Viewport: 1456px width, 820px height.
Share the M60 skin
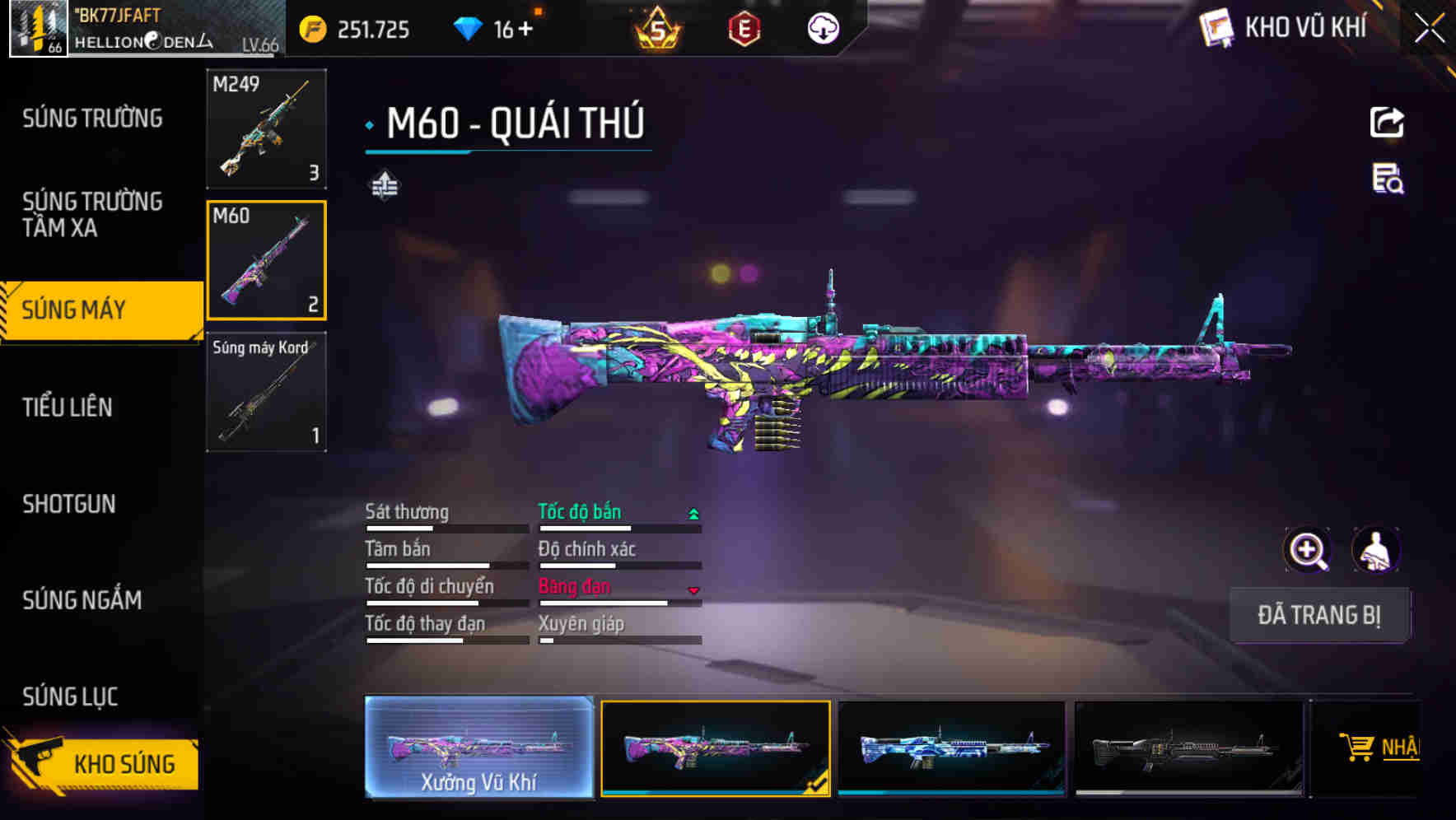click(1387, 123)
